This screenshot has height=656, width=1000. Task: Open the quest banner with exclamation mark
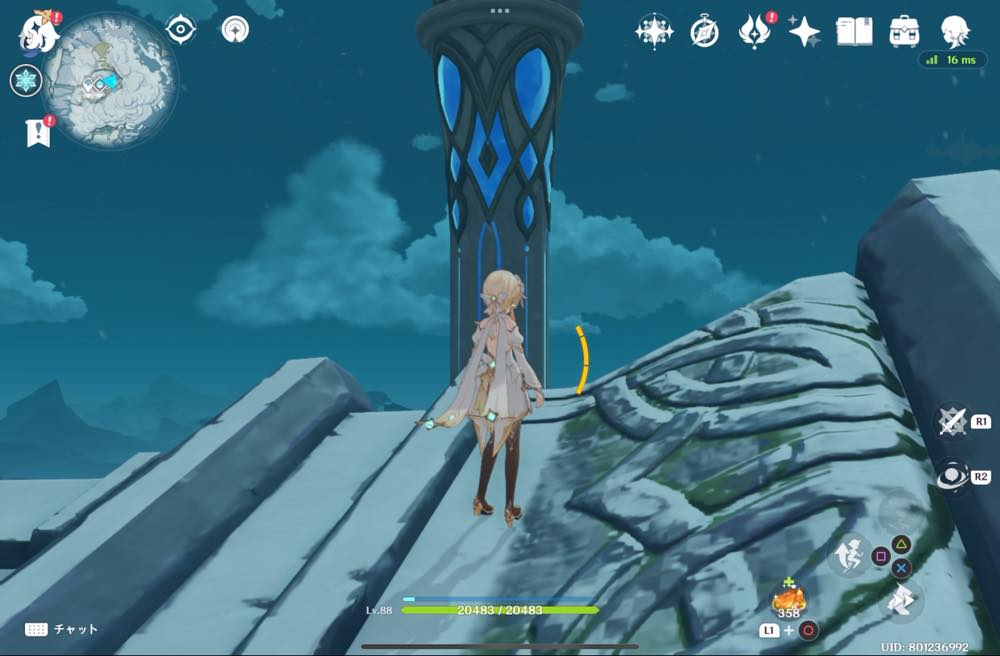point(38,132)
